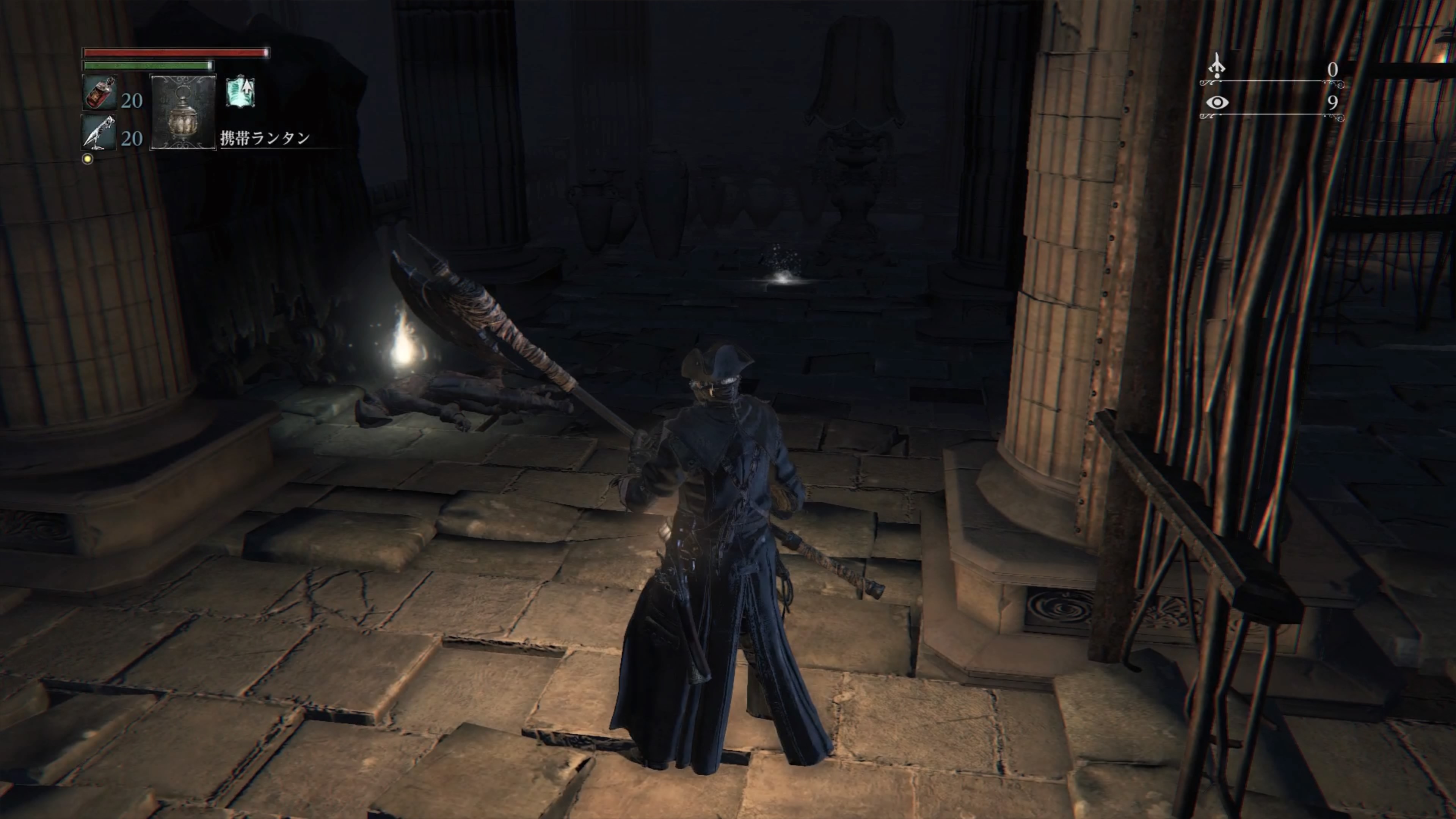Click the insight eye icon
Viewport: 1456px width, 819px height.
pos(1217,103)
